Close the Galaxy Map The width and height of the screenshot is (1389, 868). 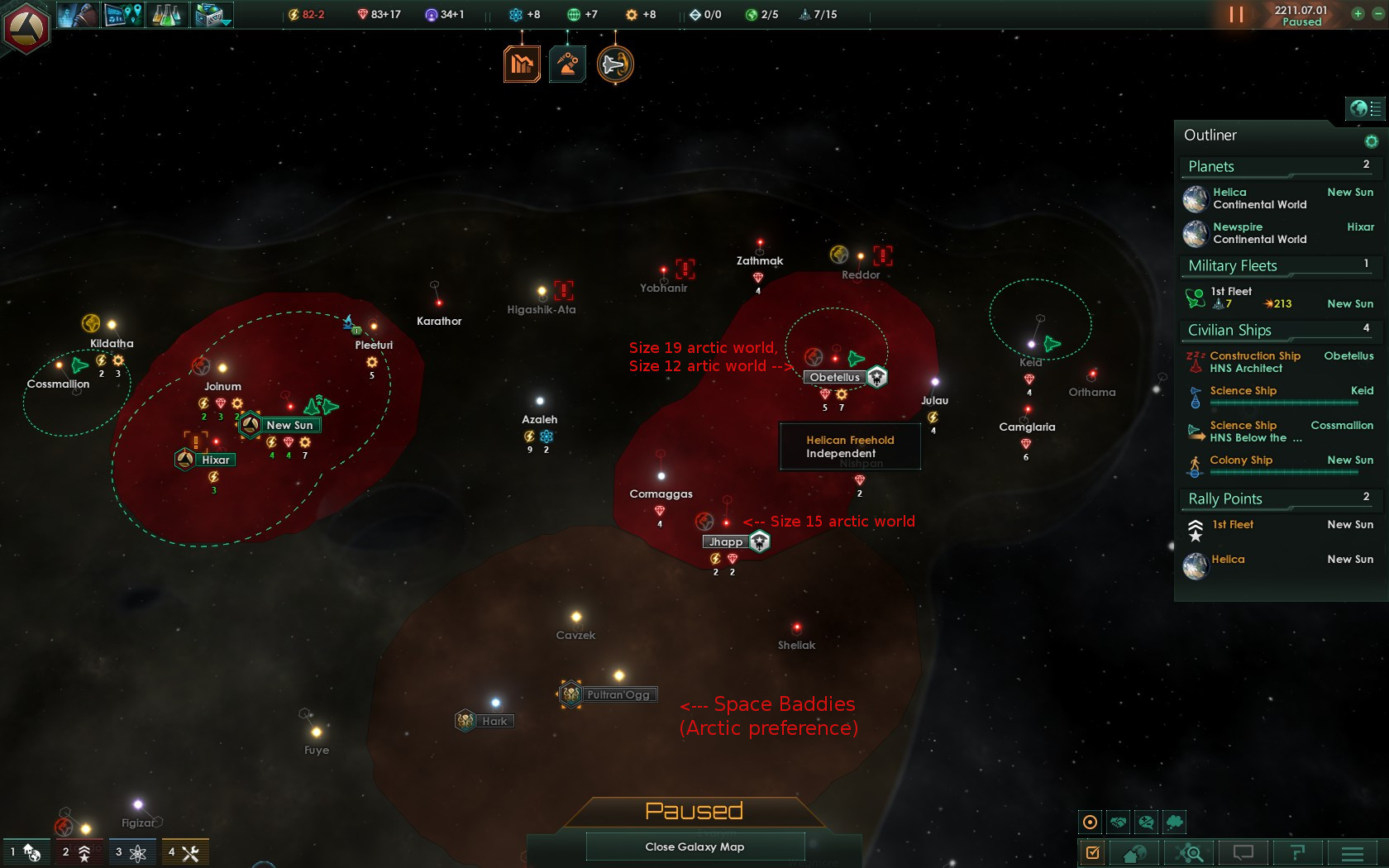[x=694, y=847]
